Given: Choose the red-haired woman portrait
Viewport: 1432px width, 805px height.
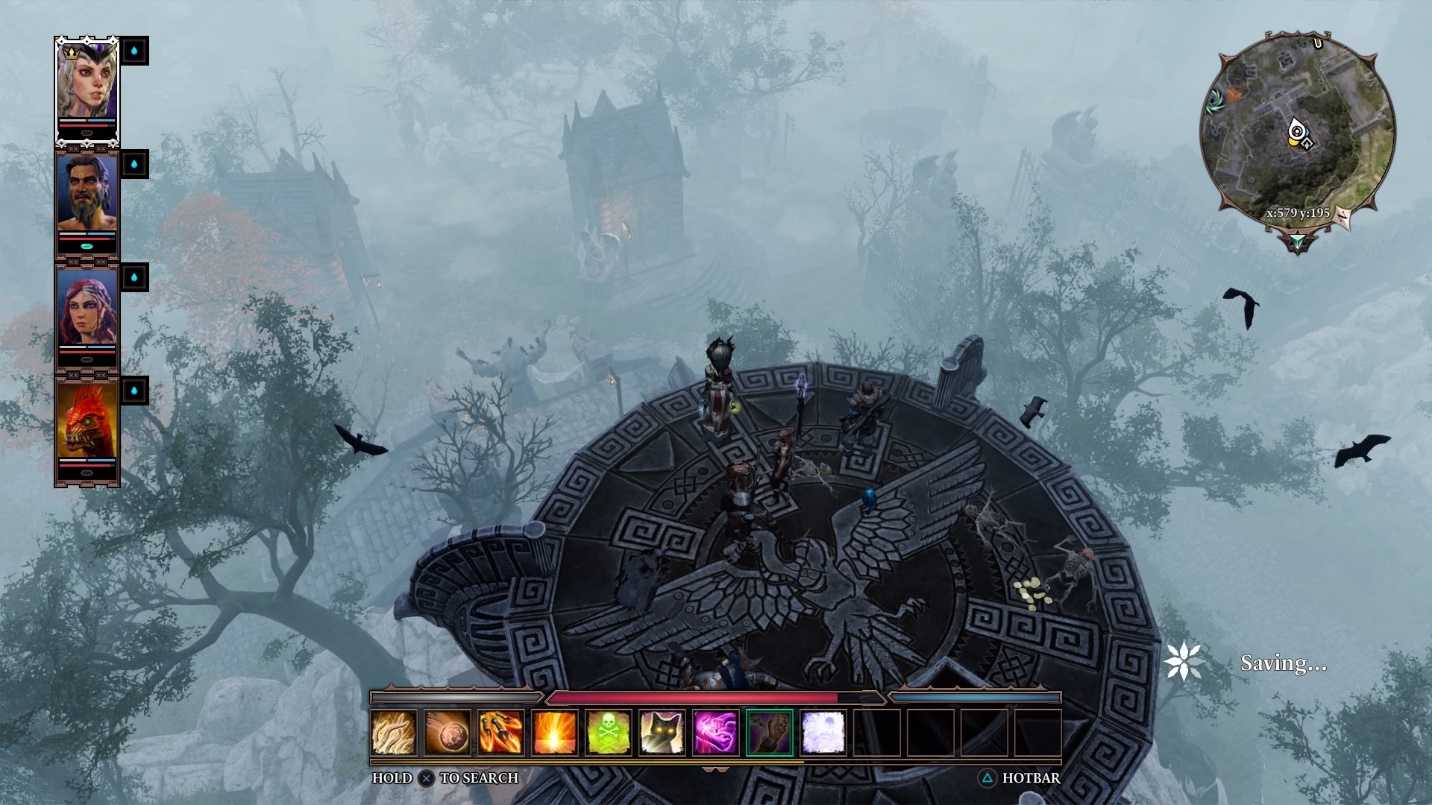Looking at the screenshot, I should (x=87, y=307).
